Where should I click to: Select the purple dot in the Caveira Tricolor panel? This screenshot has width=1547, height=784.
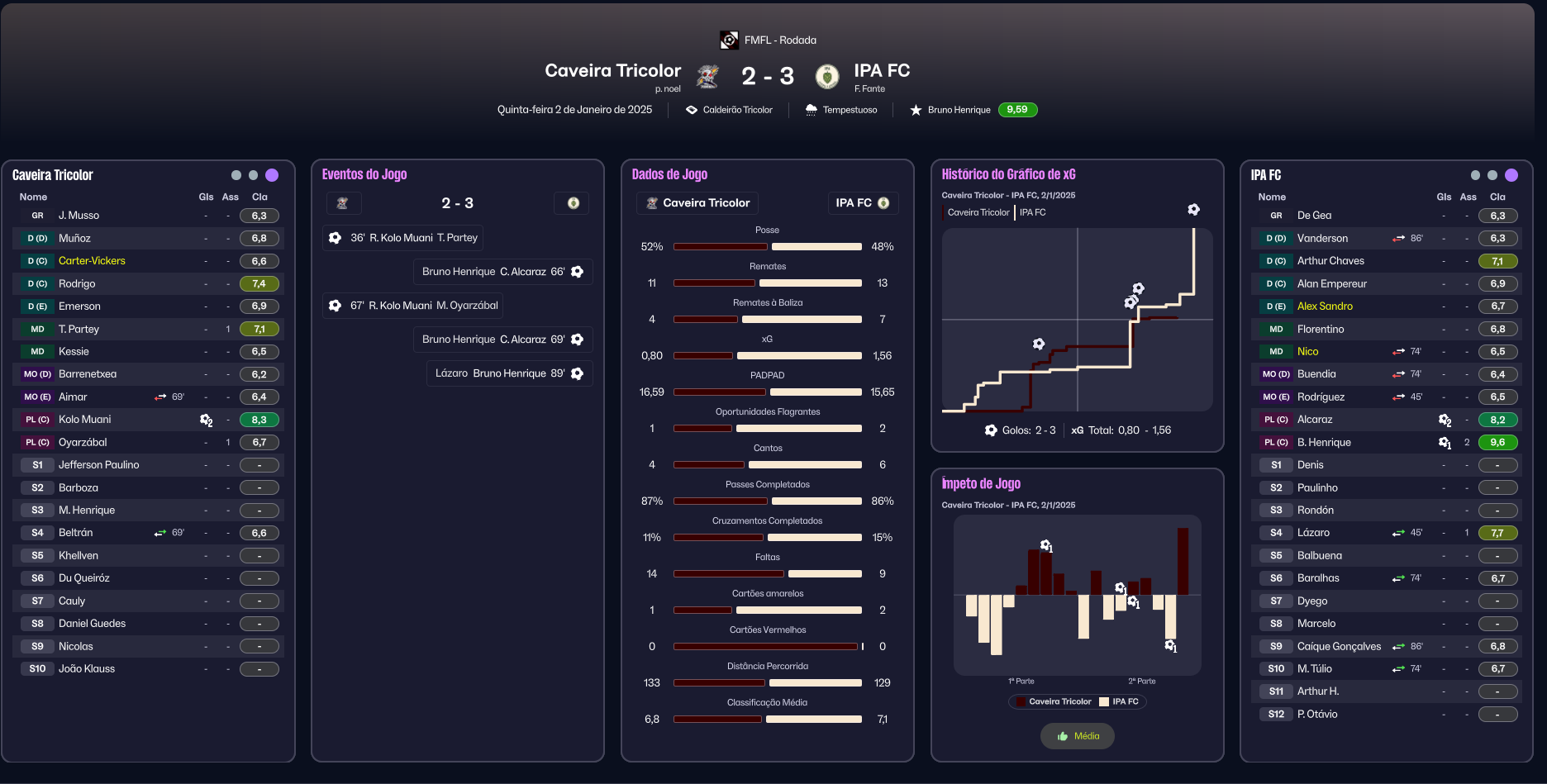tap(272, 175)
